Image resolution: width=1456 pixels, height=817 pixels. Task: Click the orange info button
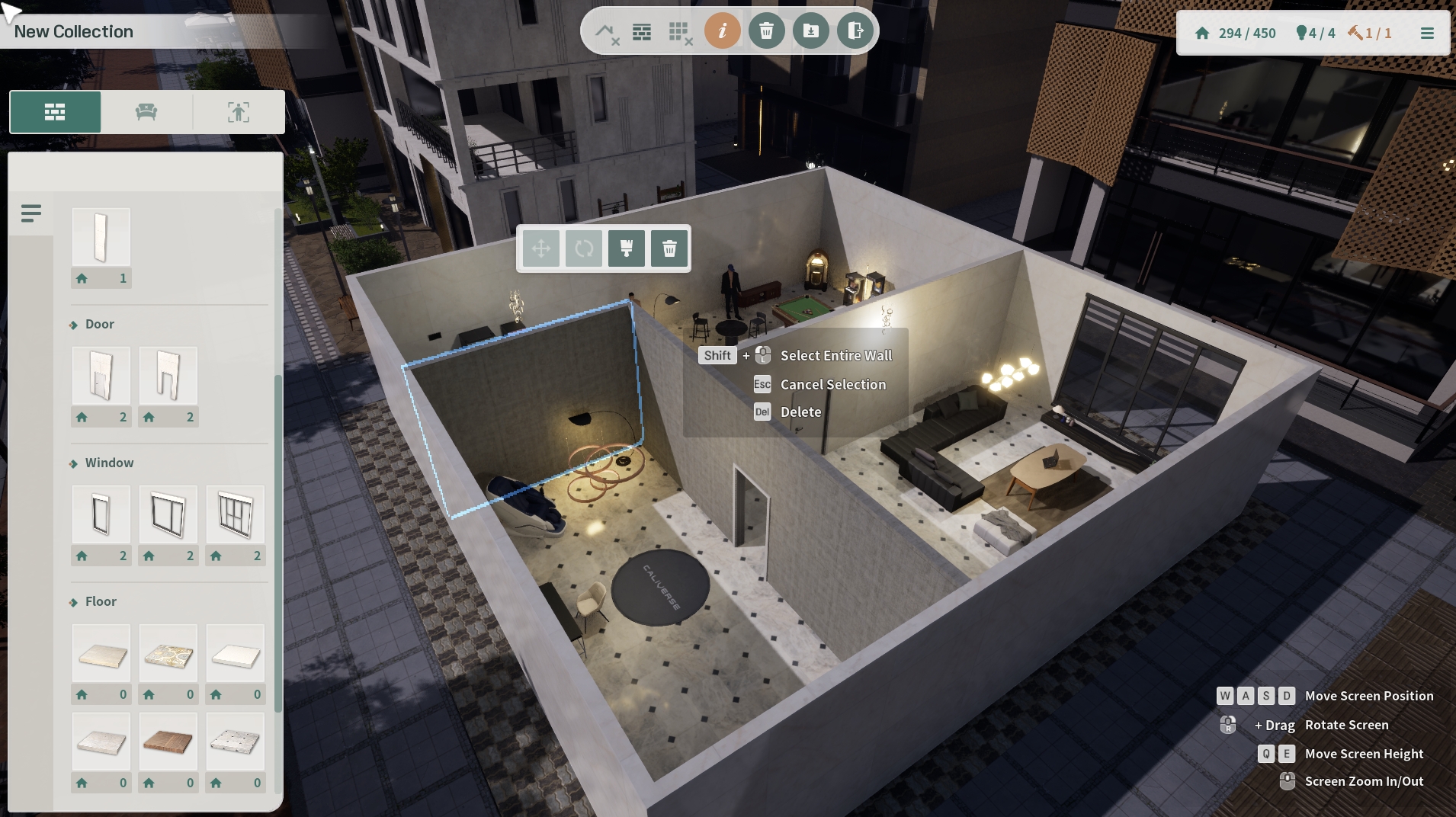point(722,31)
